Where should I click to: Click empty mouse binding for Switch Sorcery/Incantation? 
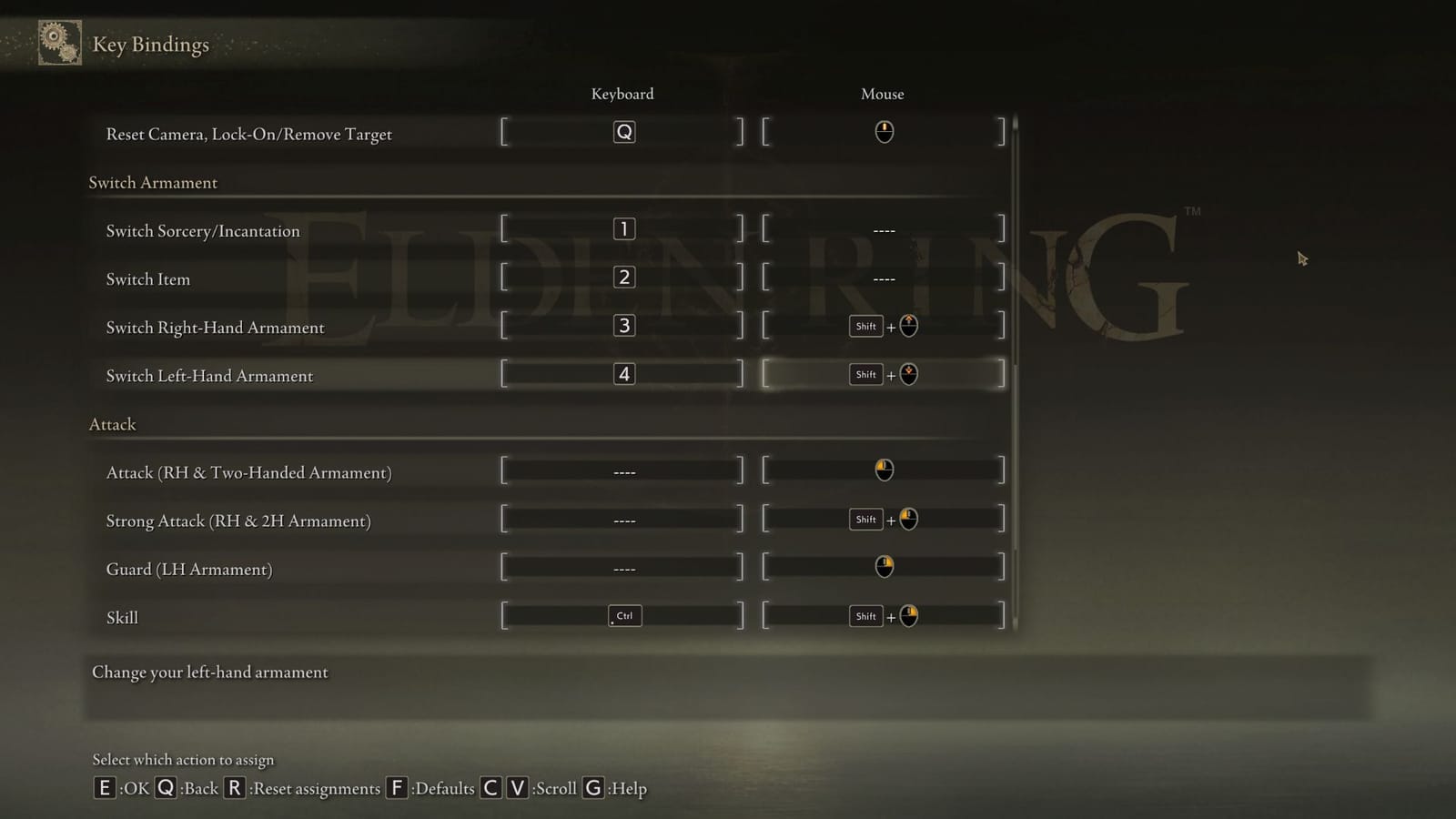pyautogui.click(x=882, y=230)
